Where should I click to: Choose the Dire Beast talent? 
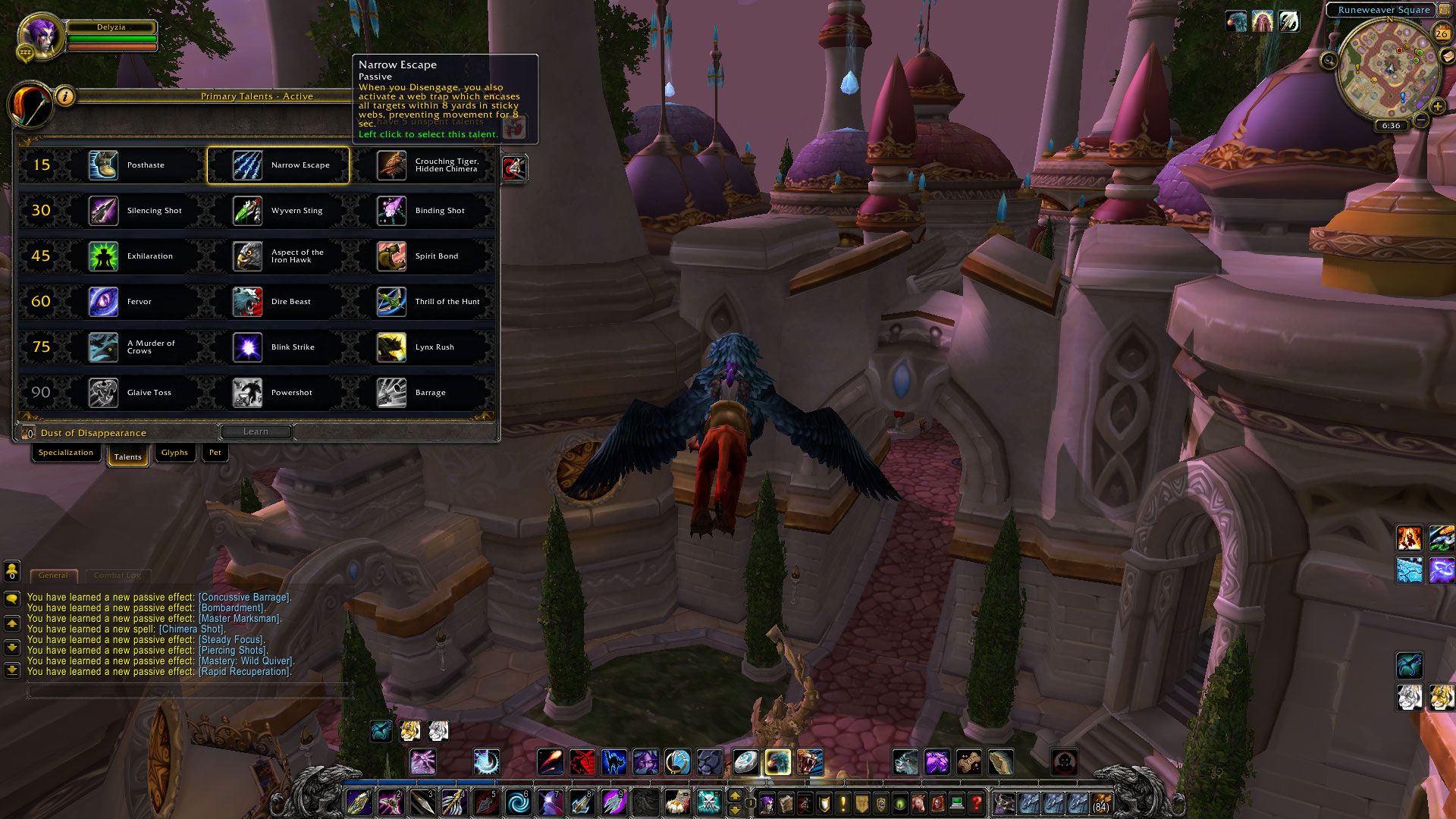[x=278, y=302]
